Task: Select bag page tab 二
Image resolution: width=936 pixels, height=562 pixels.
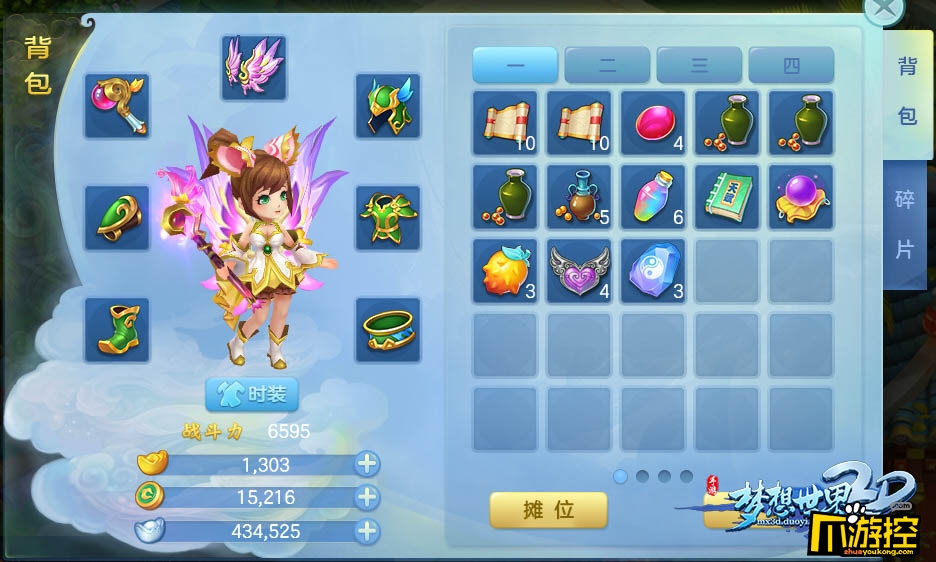Action: click(607, 66)
